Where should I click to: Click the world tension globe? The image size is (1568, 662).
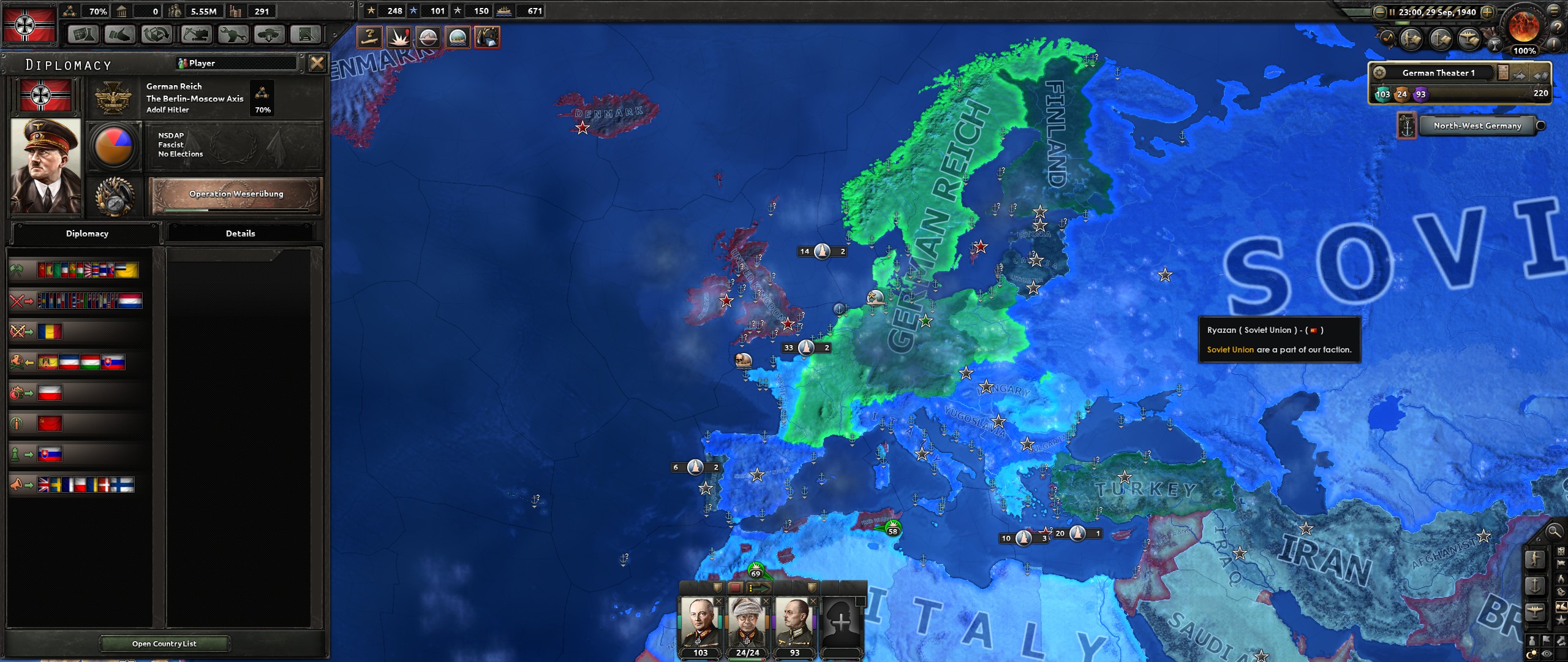(x=1523, y=28)
